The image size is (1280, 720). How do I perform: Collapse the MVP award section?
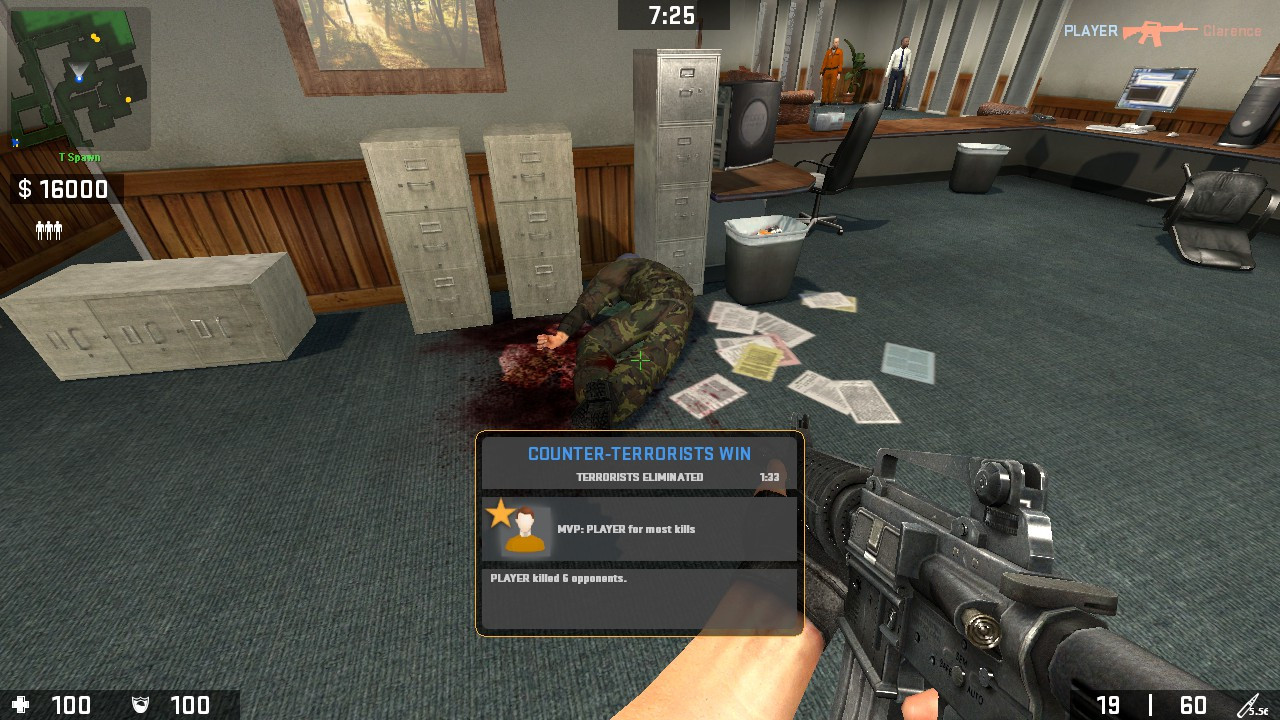click(x=638, y=528)
